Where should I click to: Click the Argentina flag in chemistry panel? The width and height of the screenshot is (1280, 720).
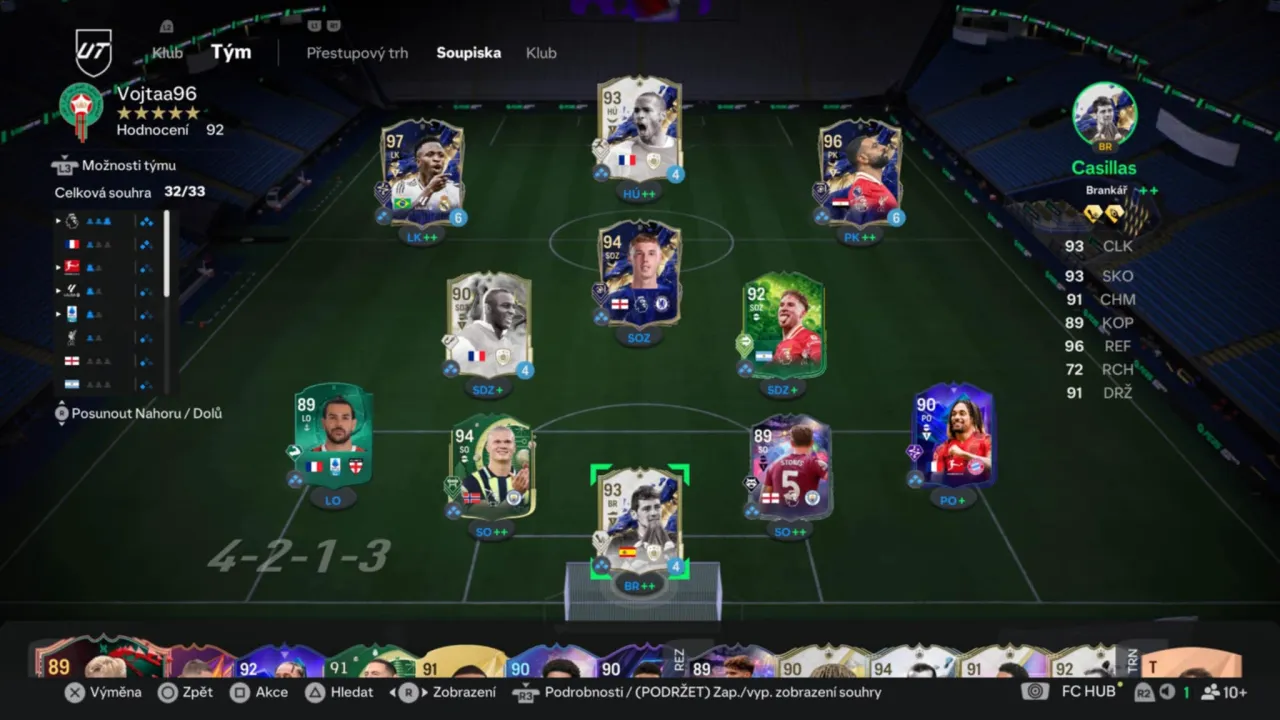[72, 383]
